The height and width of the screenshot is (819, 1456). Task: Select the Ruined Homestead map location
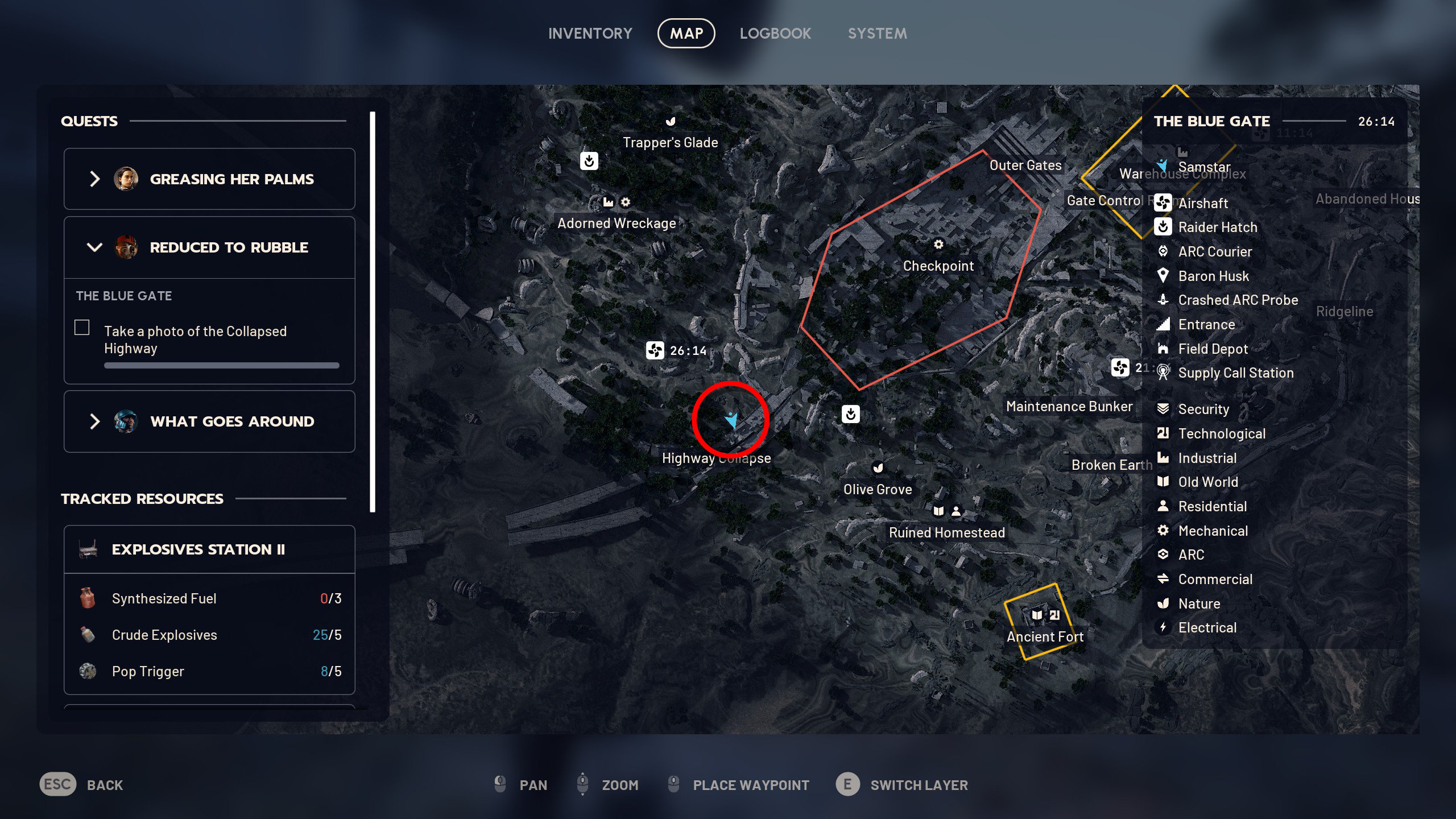click(946, 532)
